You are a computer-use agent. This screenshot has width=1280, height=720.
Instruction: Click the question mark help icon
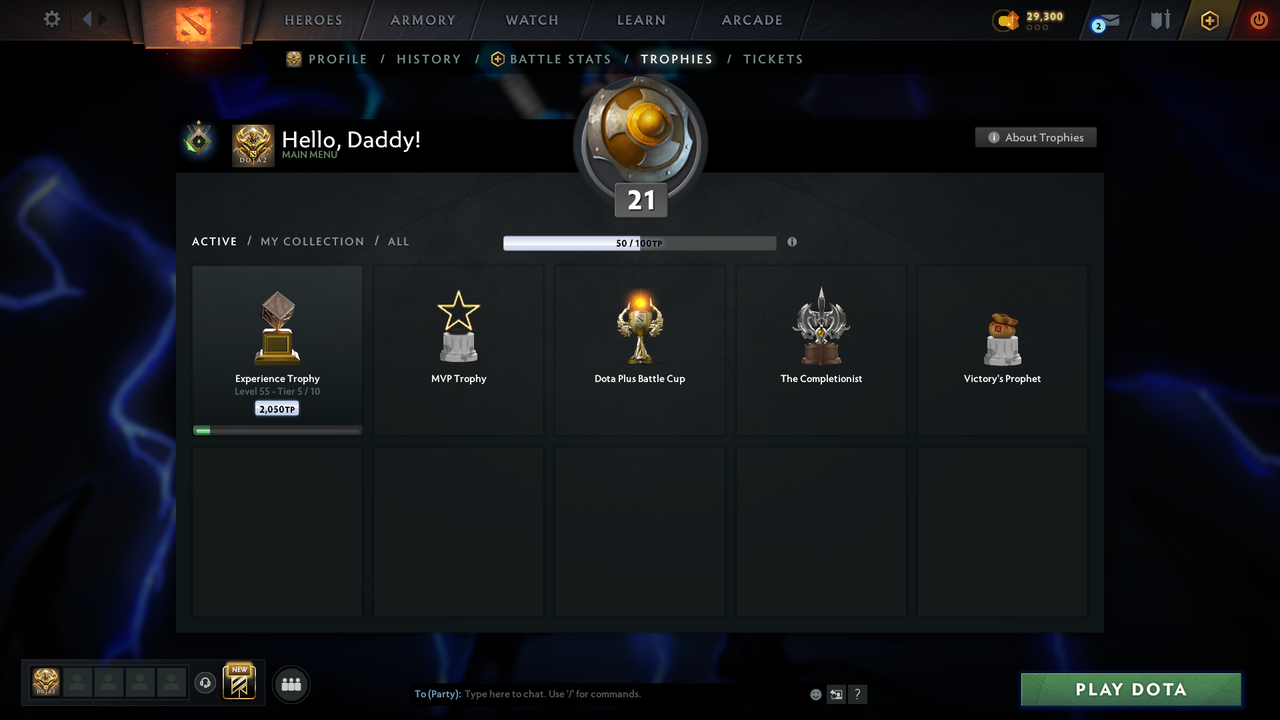[x=857, y=694]
